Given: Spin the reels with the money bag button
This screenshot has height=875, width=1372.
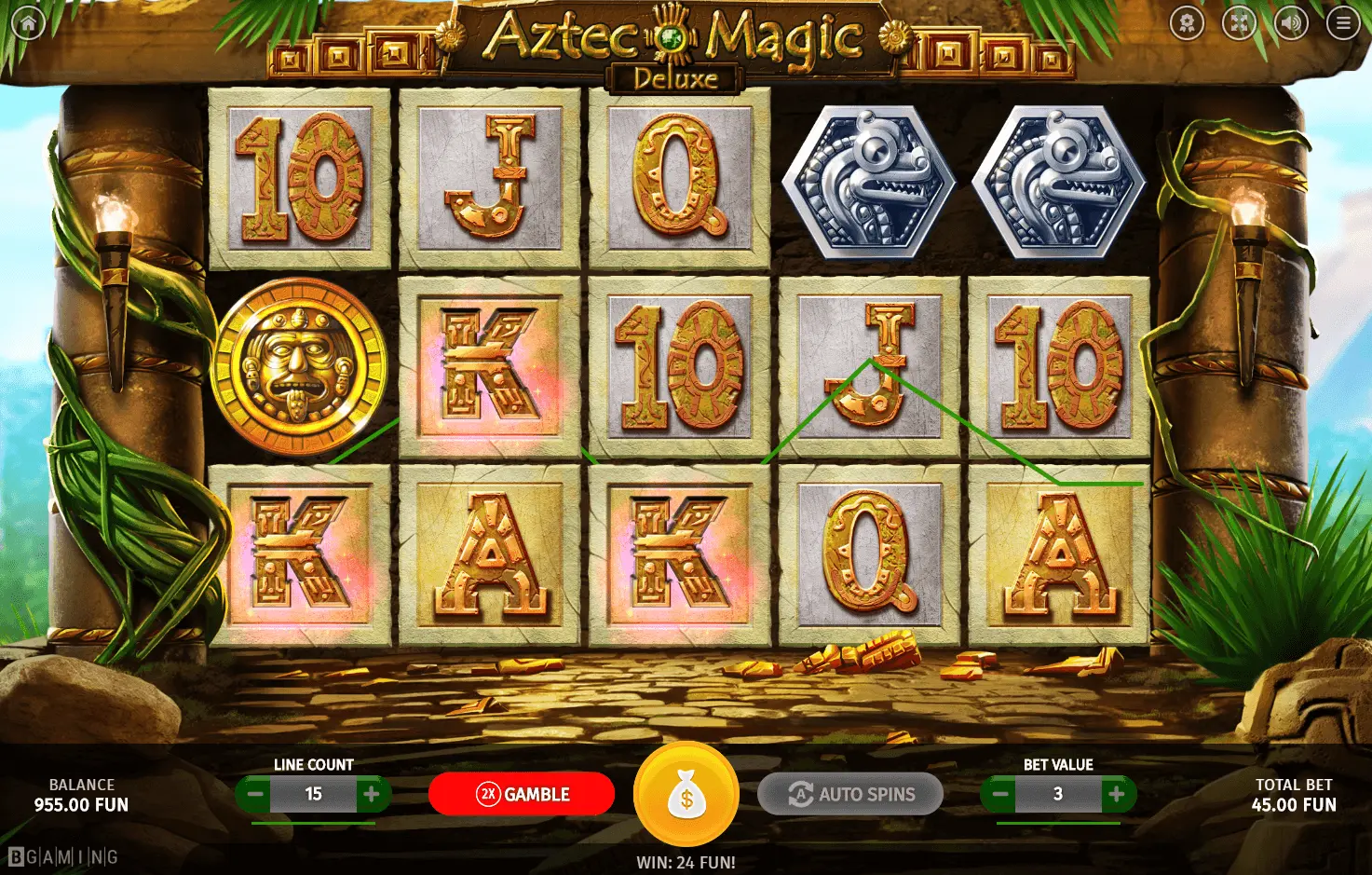Looking at the screenshot, I should pyautogui.click(x=686, y=795).
